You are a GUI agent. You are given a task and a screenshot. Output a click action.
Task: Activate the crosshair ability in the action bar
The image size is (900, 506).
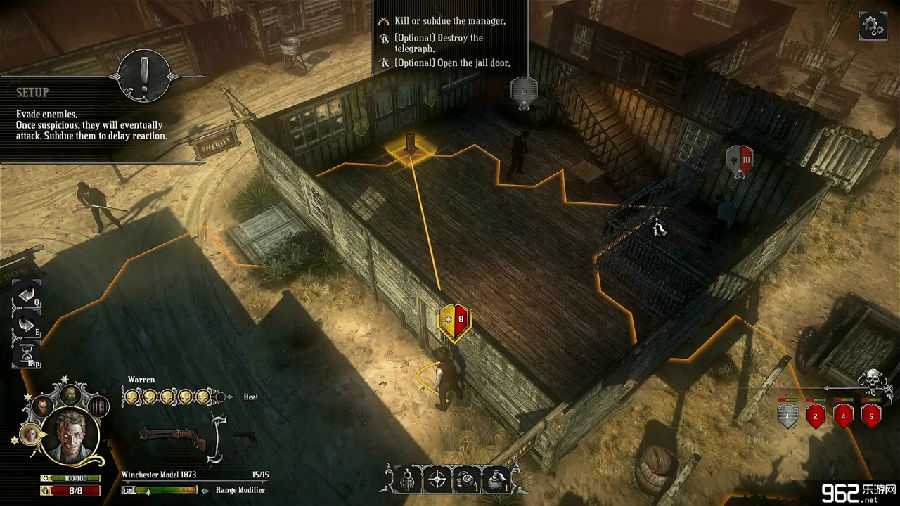point(437,480)
